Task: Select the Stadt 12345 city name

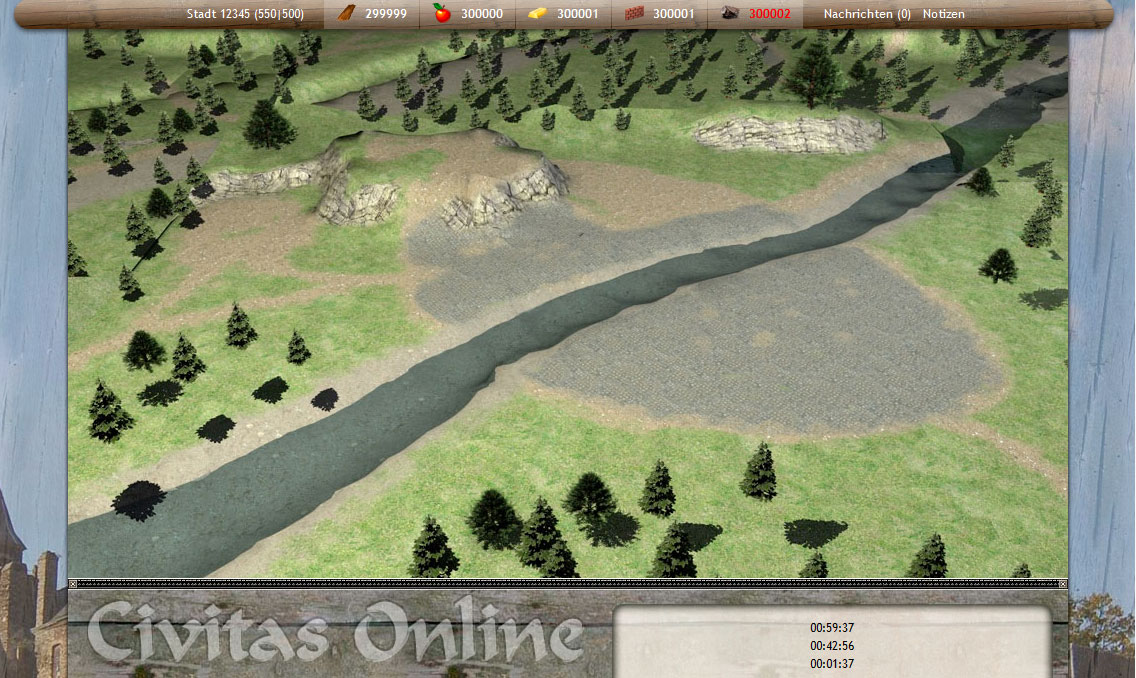Action: click(245, 14)
